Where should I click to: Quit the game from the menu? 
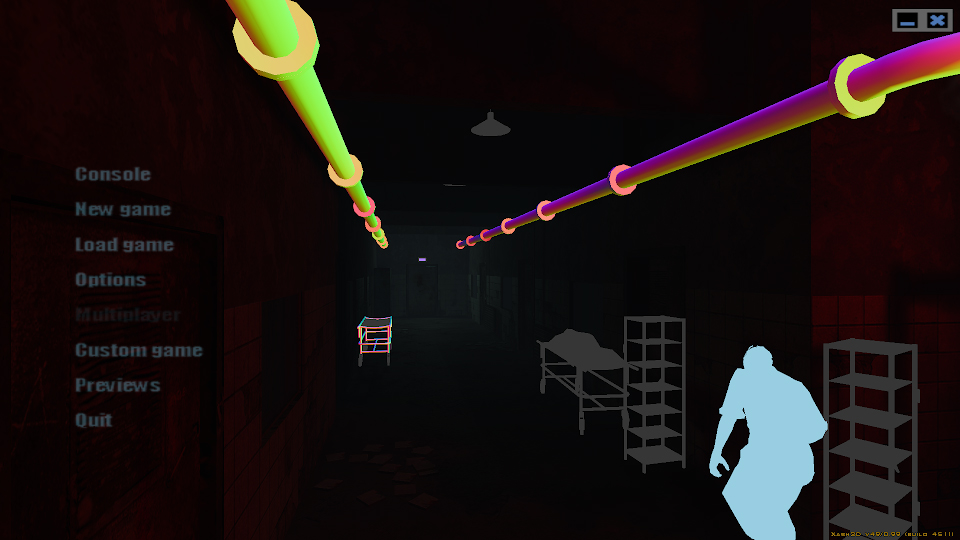click(x=94, y=420)
